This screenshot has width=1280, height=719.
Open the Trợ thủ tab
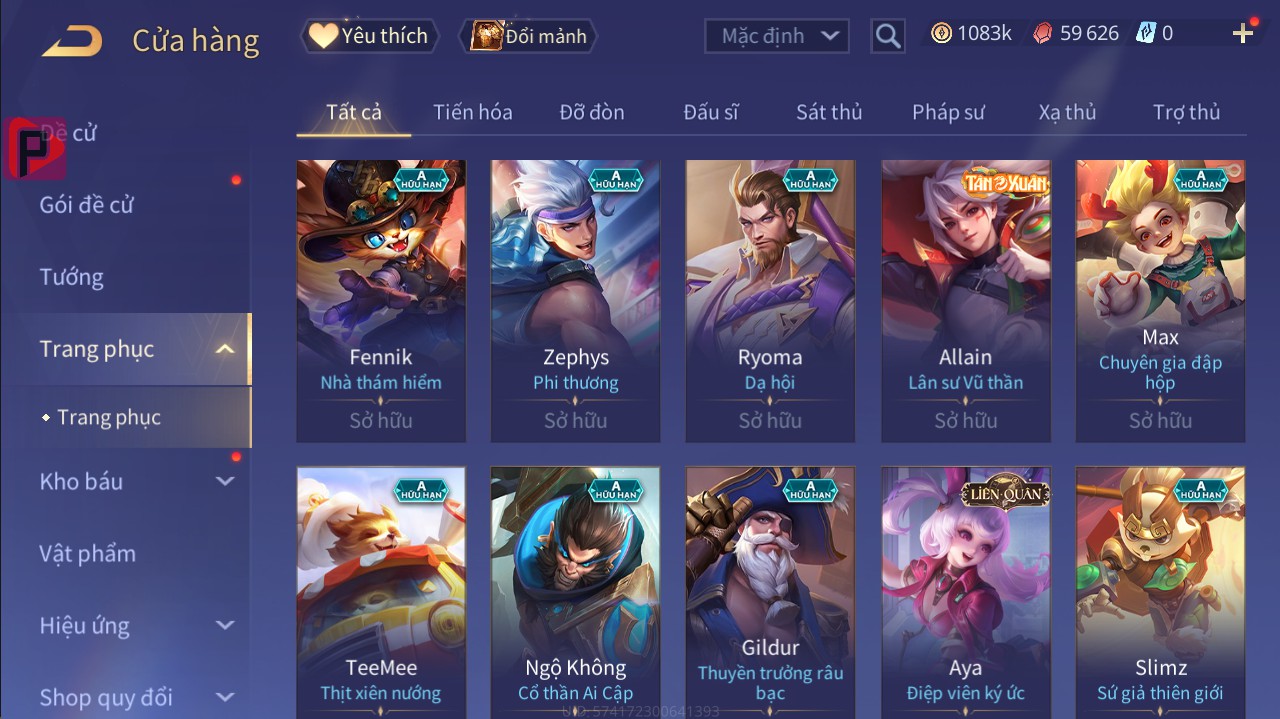click(x=1186, y=112)
